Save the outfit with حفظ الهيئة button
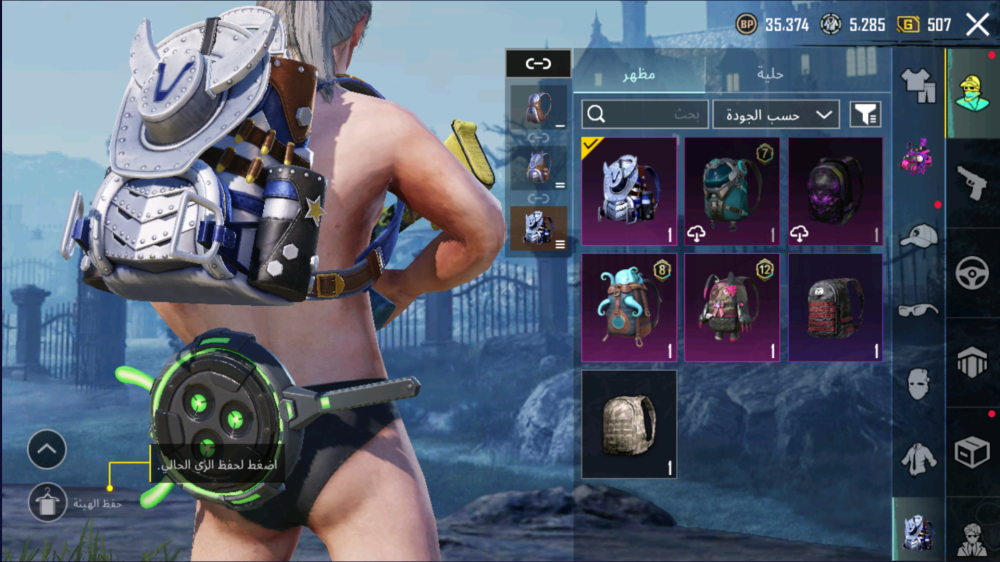1000x562 pixels. point(48,503)
